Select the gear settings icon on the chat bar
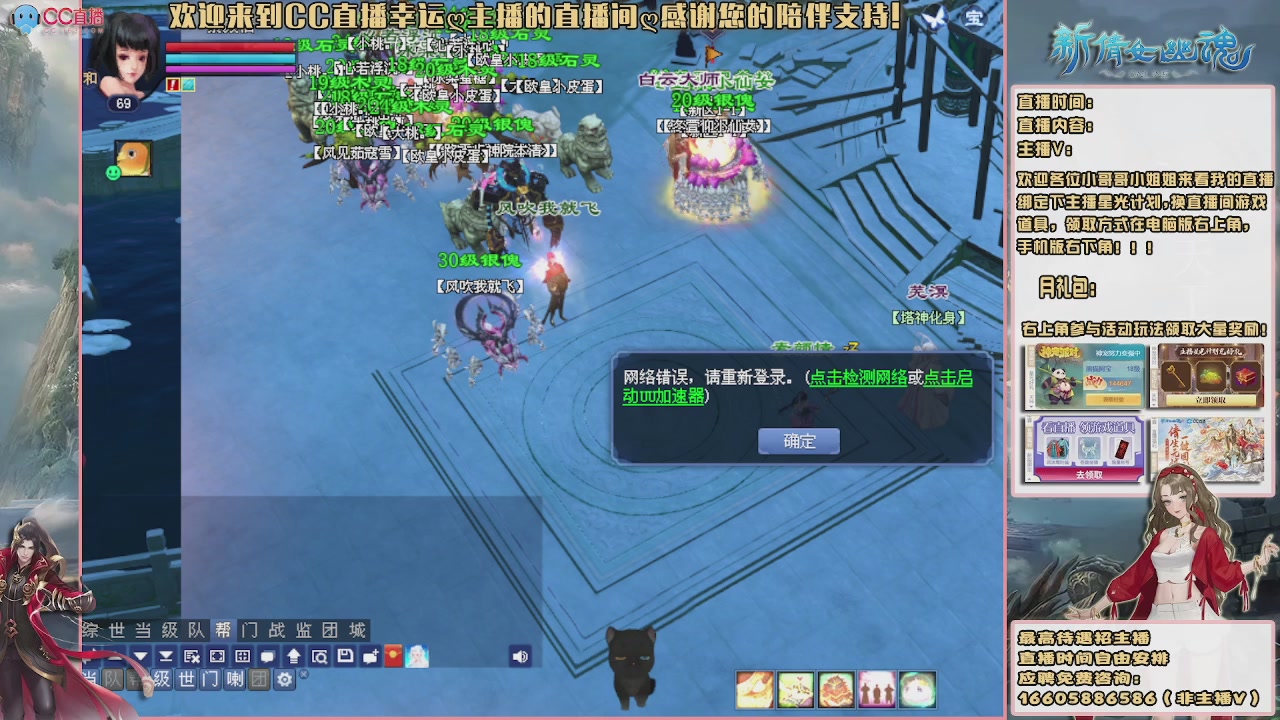The width and height of the screenshot is (1280, 720). click(284, 679)
